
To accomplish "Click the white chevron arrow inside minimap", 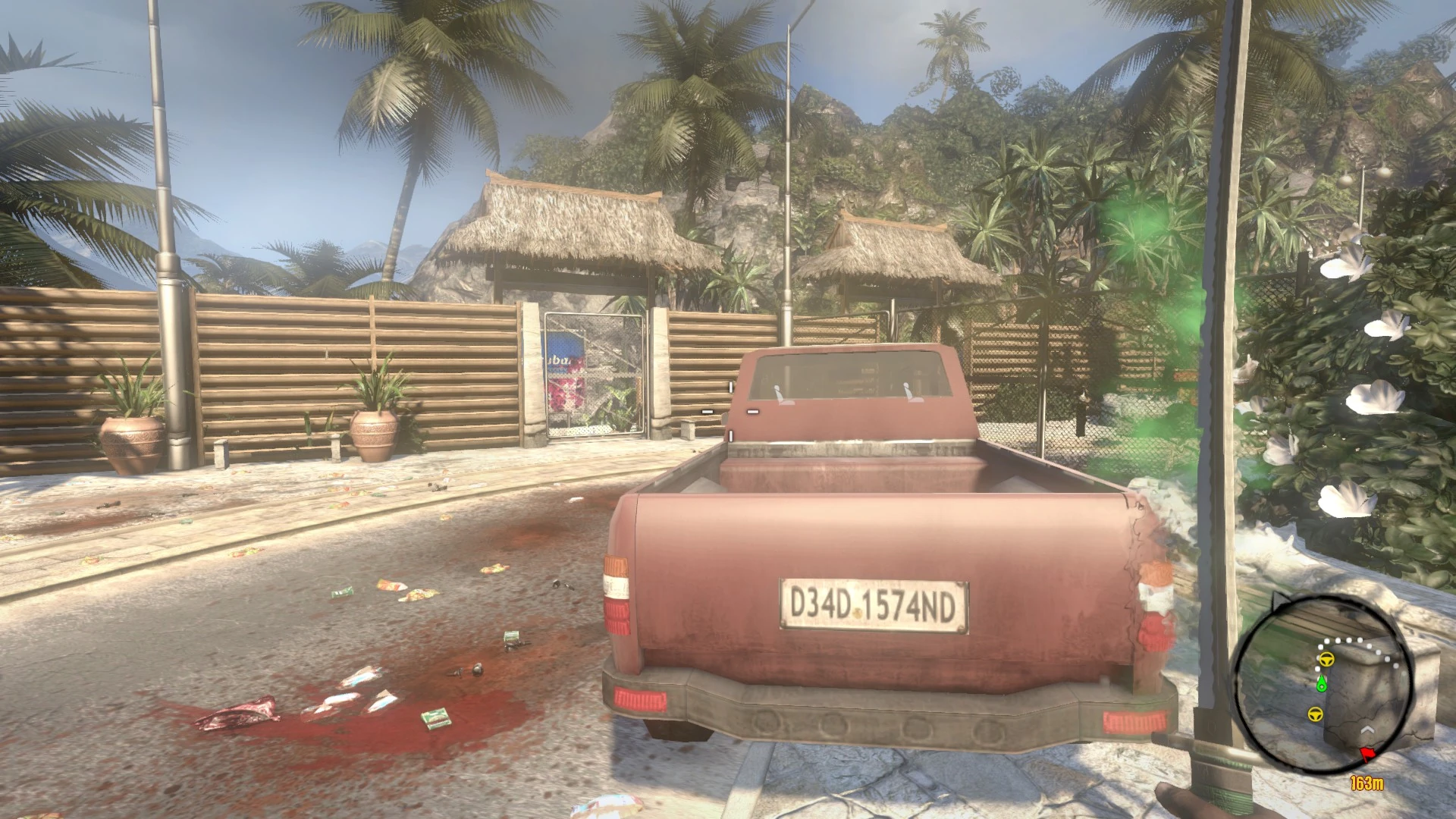I will 1368,730.
